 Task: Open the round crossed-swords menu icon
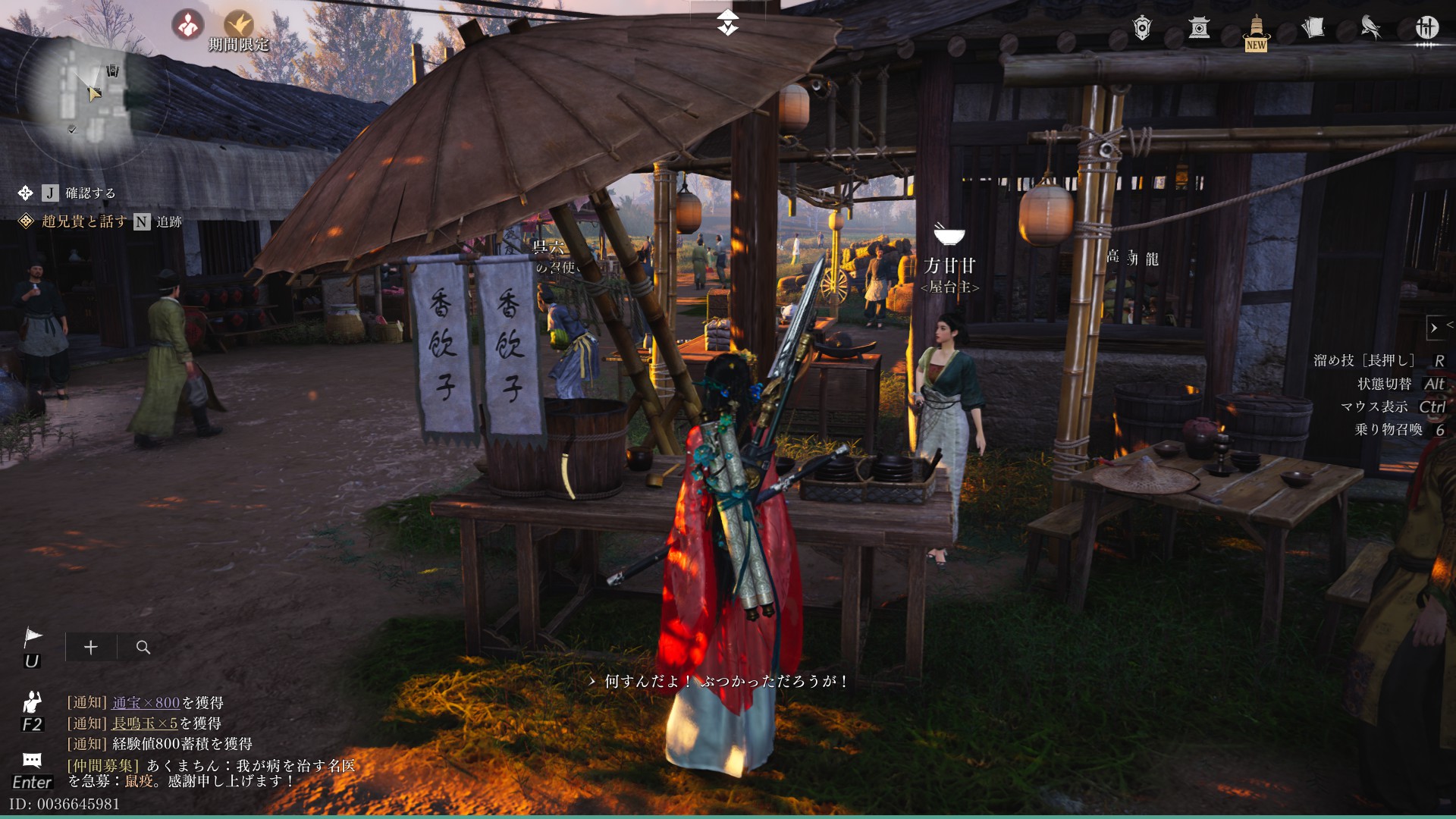(1426, 28)
